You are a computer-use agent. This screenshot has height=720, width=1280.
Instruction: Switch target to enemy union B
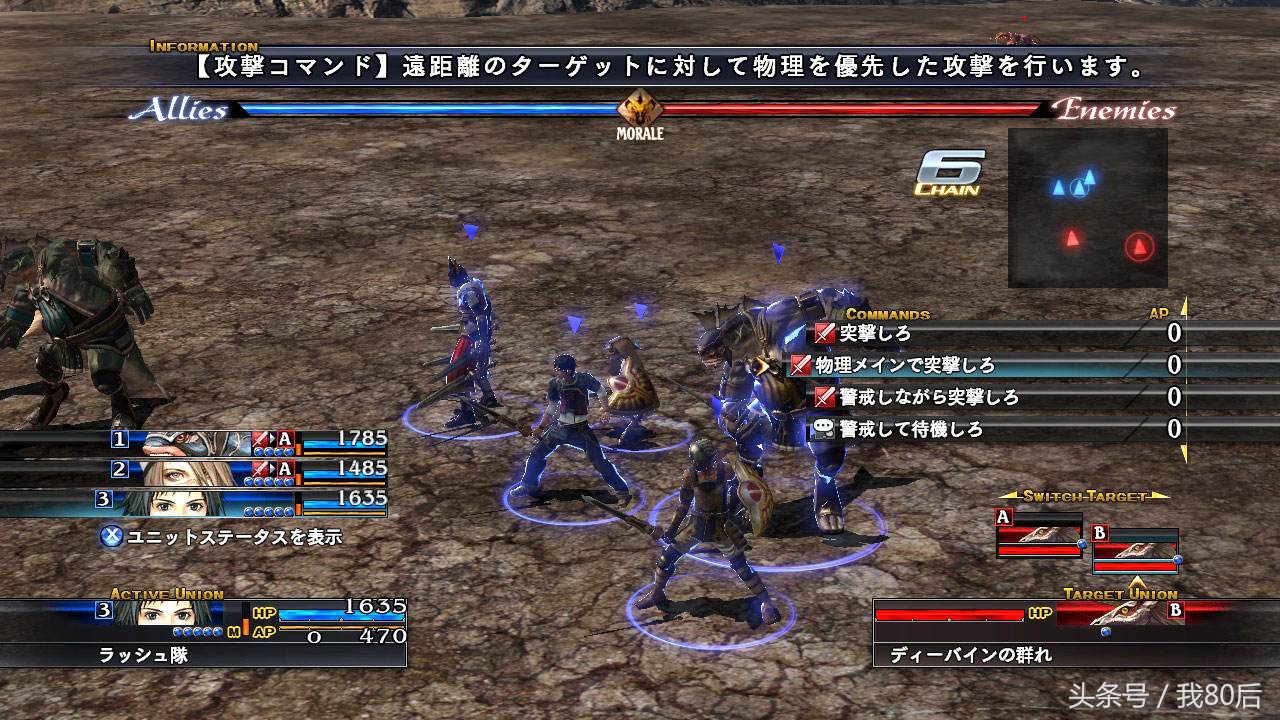click(x=1135, y=551)
